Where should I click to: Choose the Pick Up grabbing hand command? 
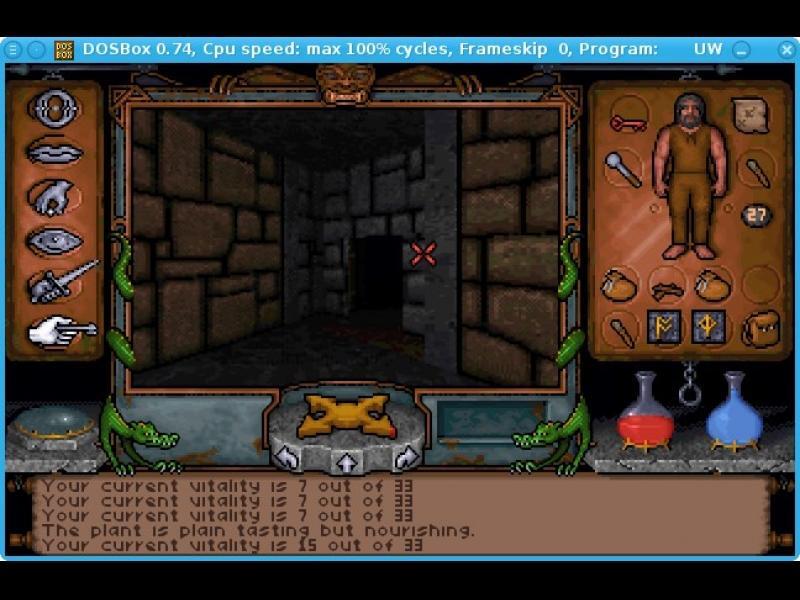click(x=55, y=196)
